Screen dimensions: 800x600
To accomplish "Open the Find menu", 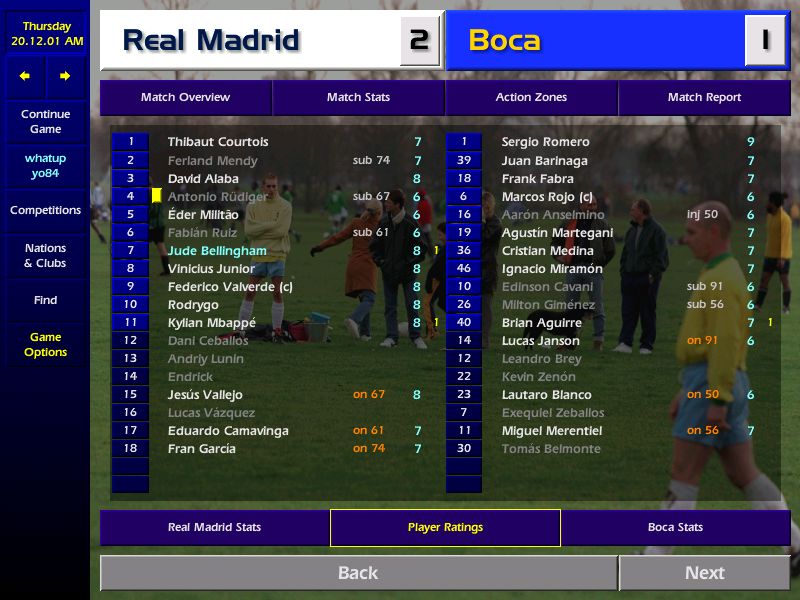I will point(45,300).
